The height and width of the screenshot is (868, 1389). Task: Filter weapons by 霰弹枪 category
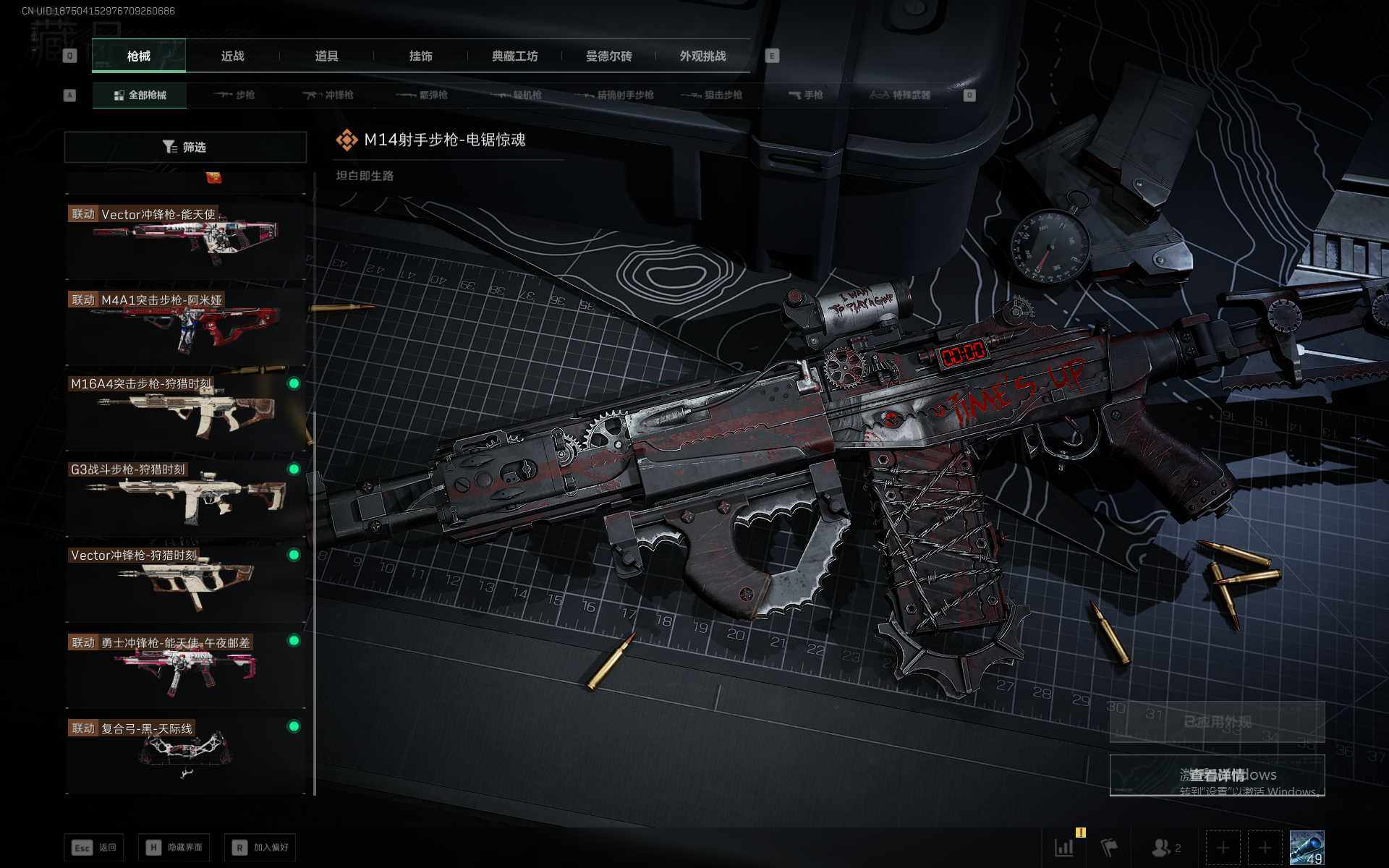tap(422, 95)
